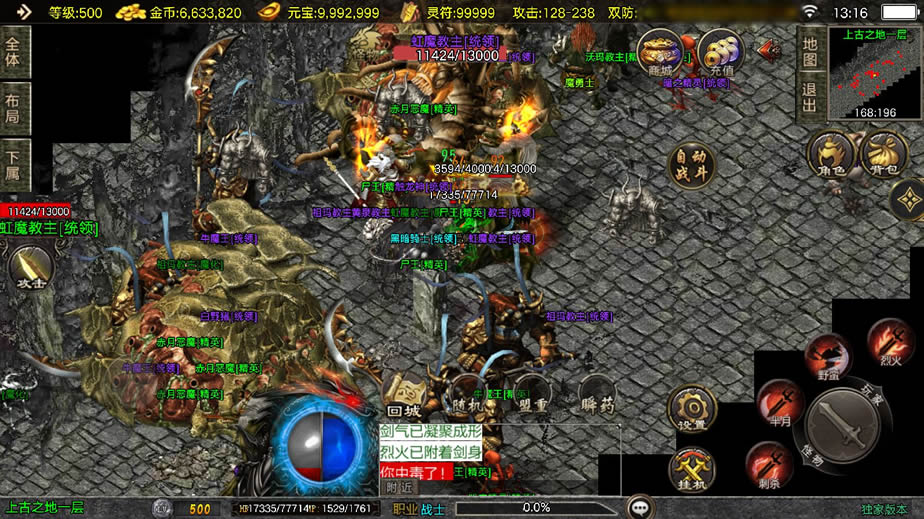Open the 充值 recharge icon
The height and width of the screenshot is (519, 924).
pos(720,52)
